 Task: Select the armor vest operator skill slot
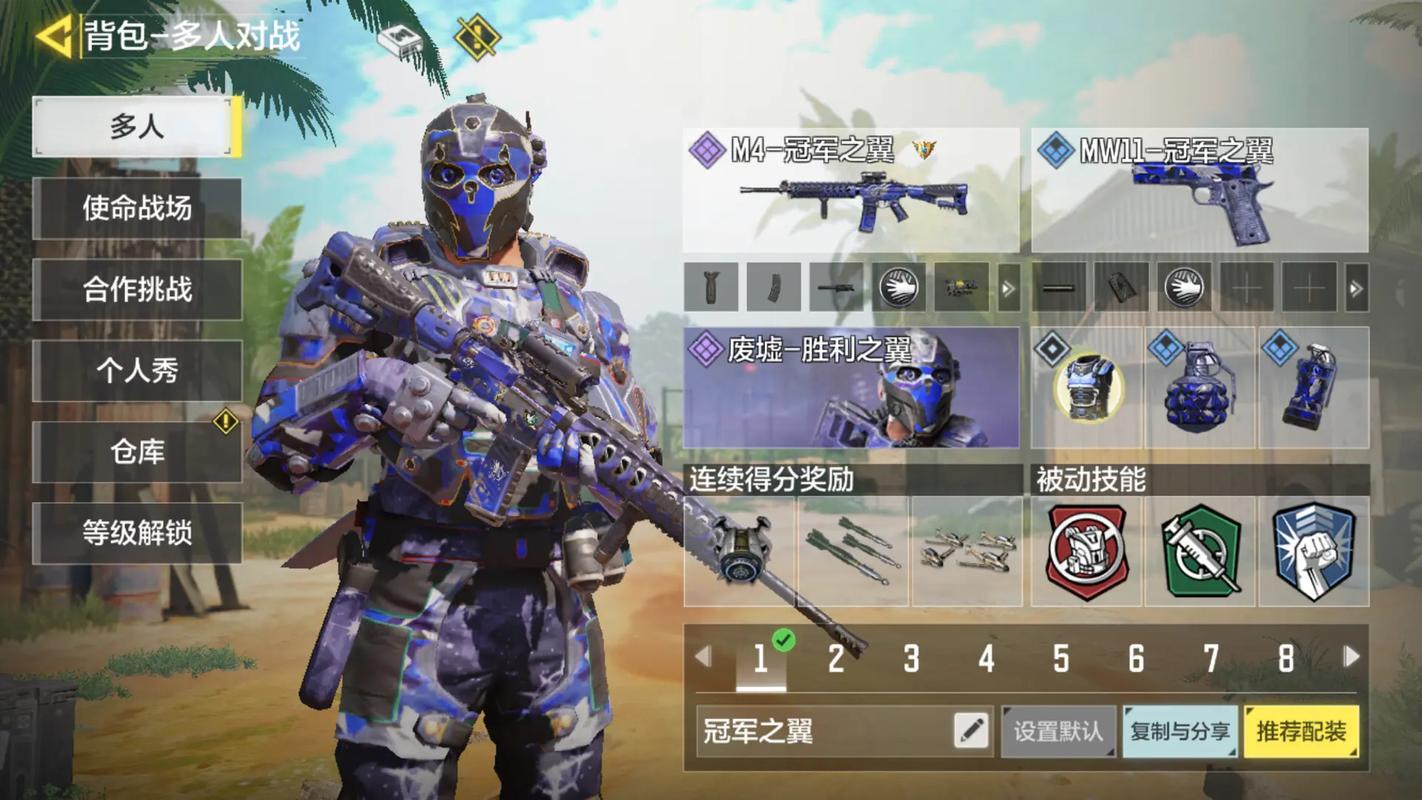(1088, 388)
